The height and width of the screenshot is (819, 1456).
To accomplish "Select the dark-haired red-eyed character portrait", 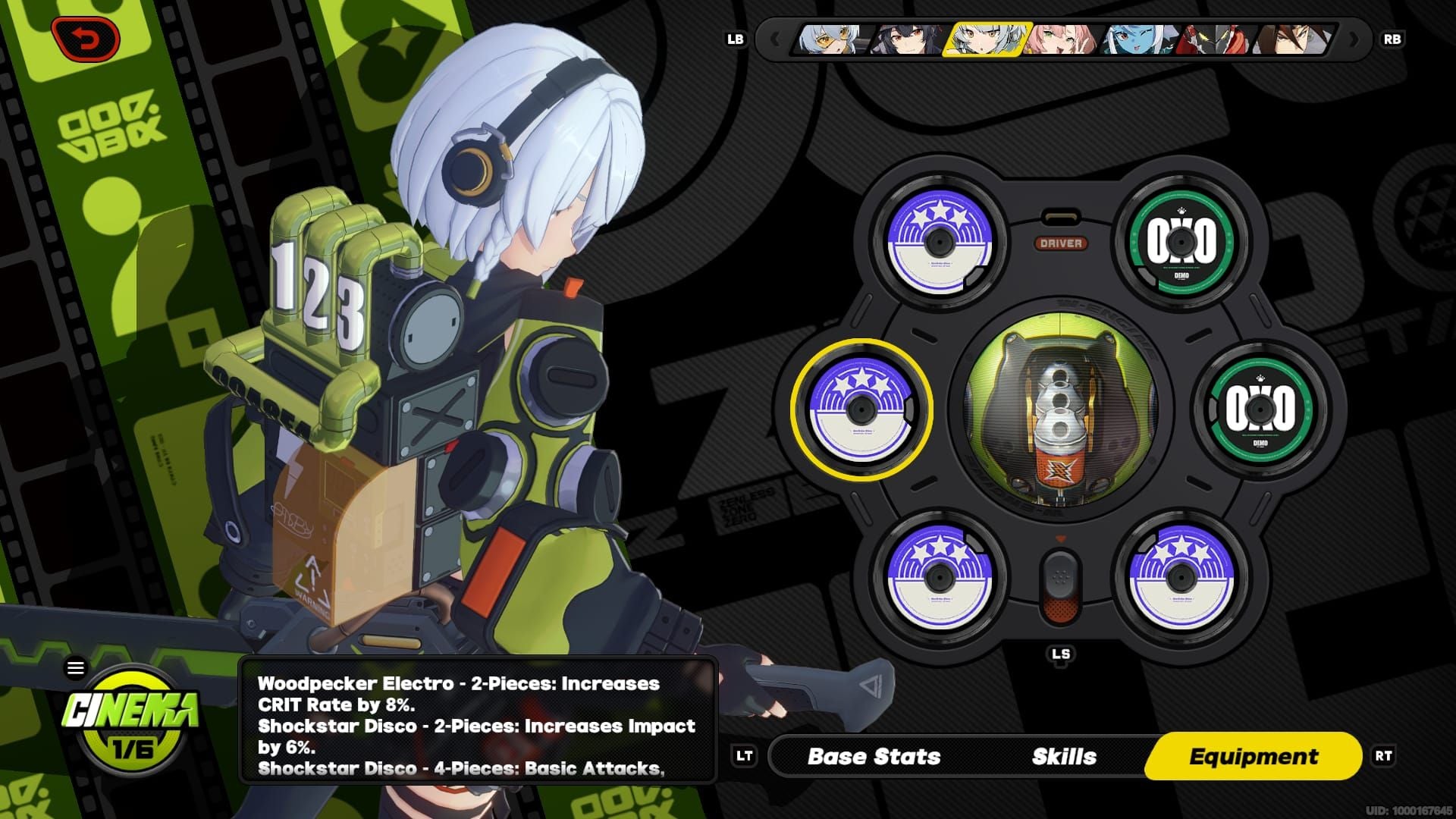I will coord(908,39).
